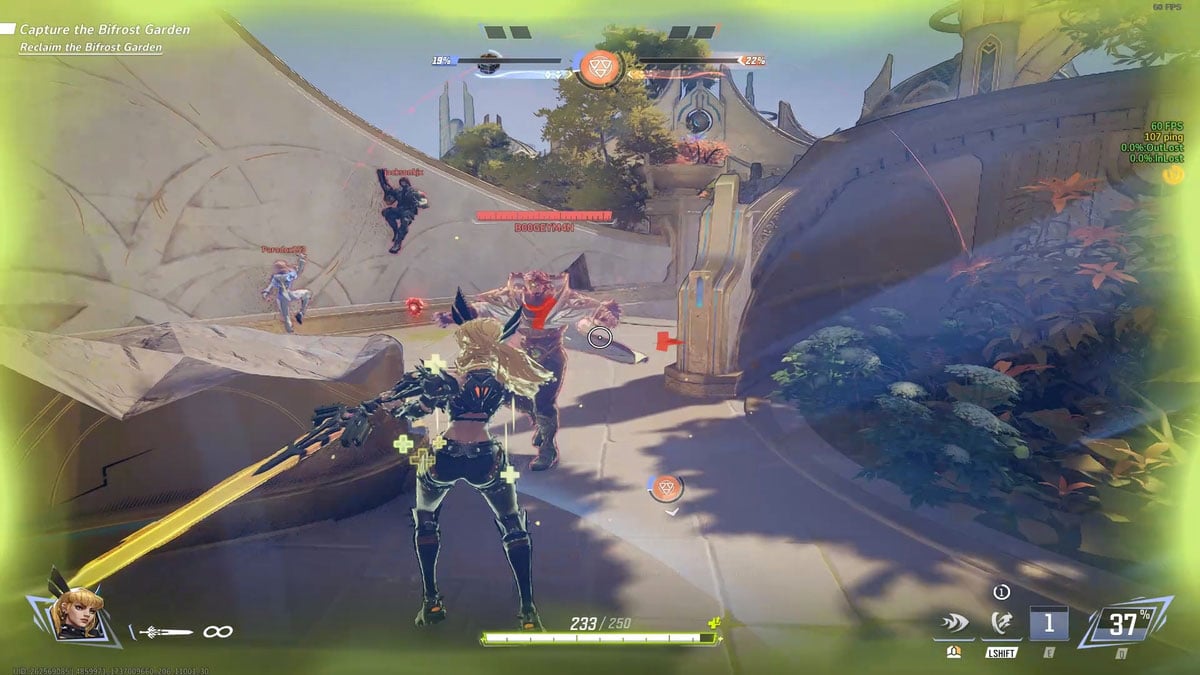Use the ability slot showing 1

1049,625
